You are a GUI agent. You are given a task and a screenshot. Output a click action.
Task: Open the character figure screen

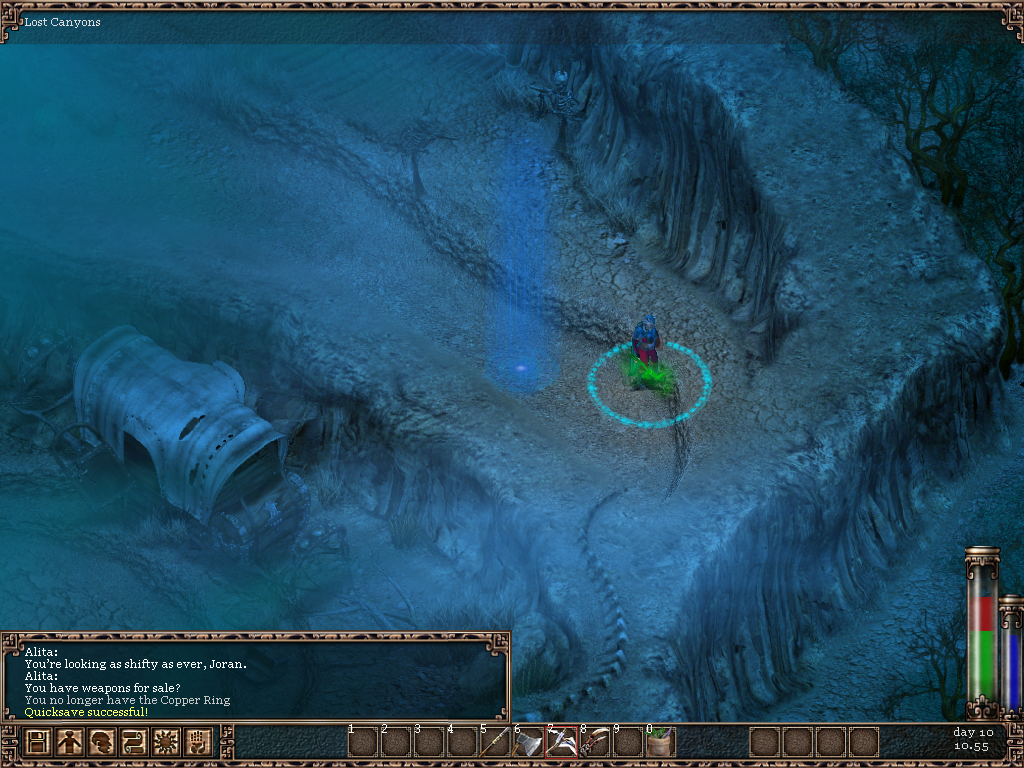point(70,743)
